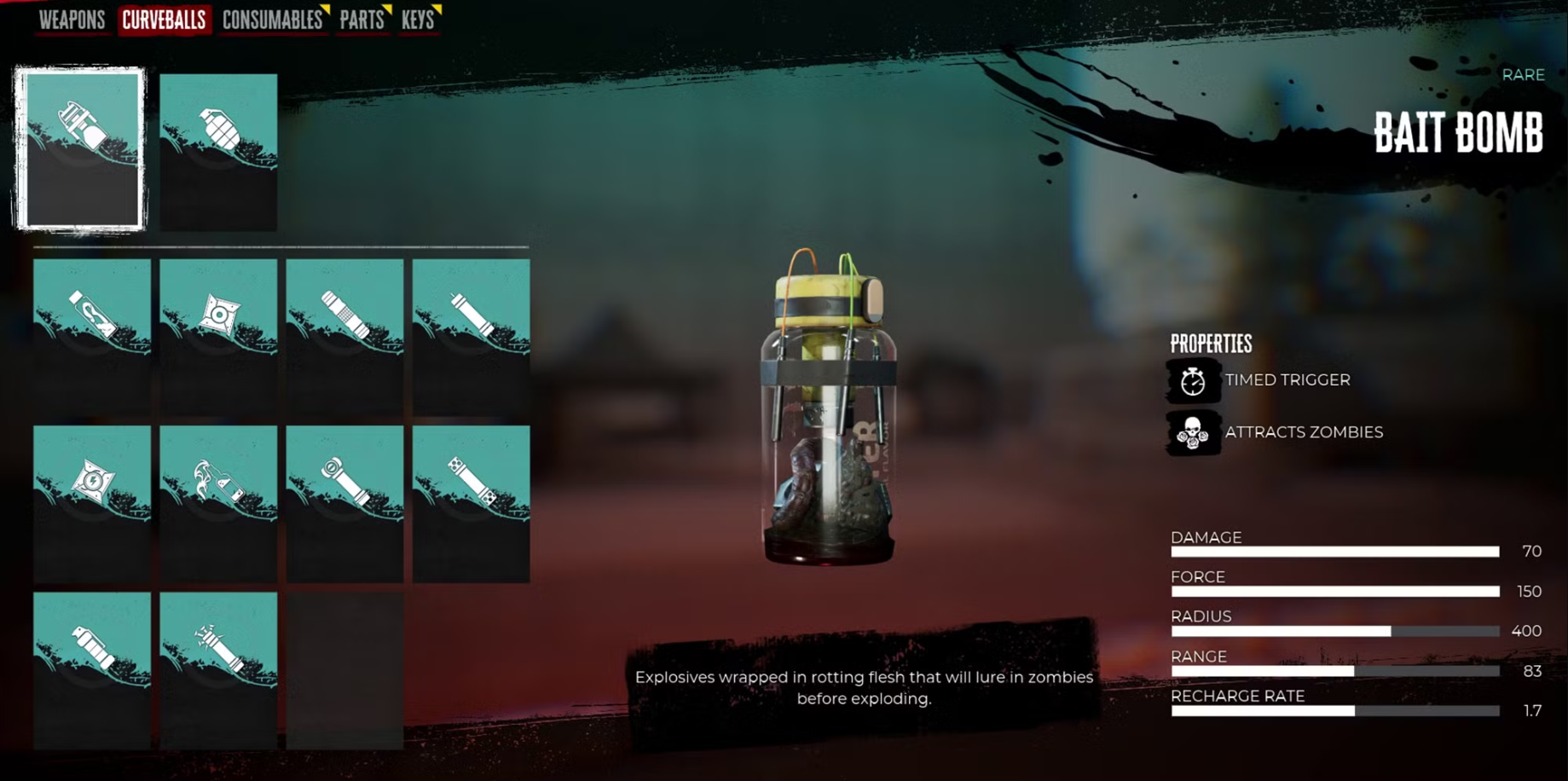
Task: Choose the thin fused pipe bomb card
Action: click(x=471, y=336)
